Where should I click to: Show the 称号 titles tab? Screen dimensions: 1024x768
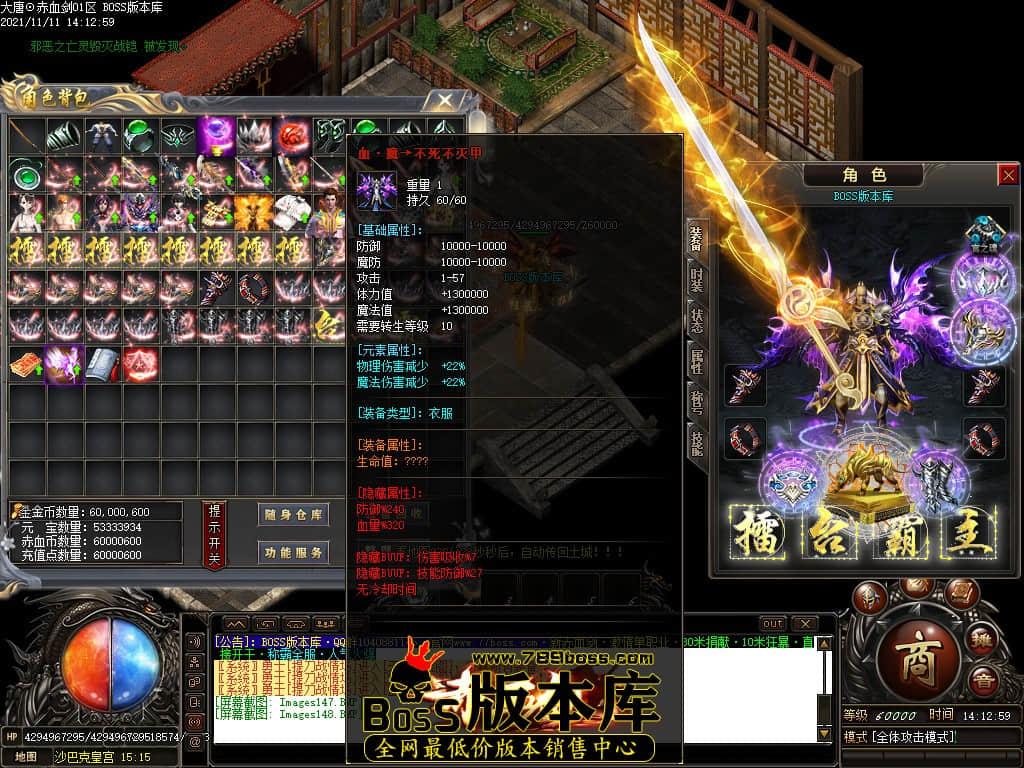pos(697,400)
